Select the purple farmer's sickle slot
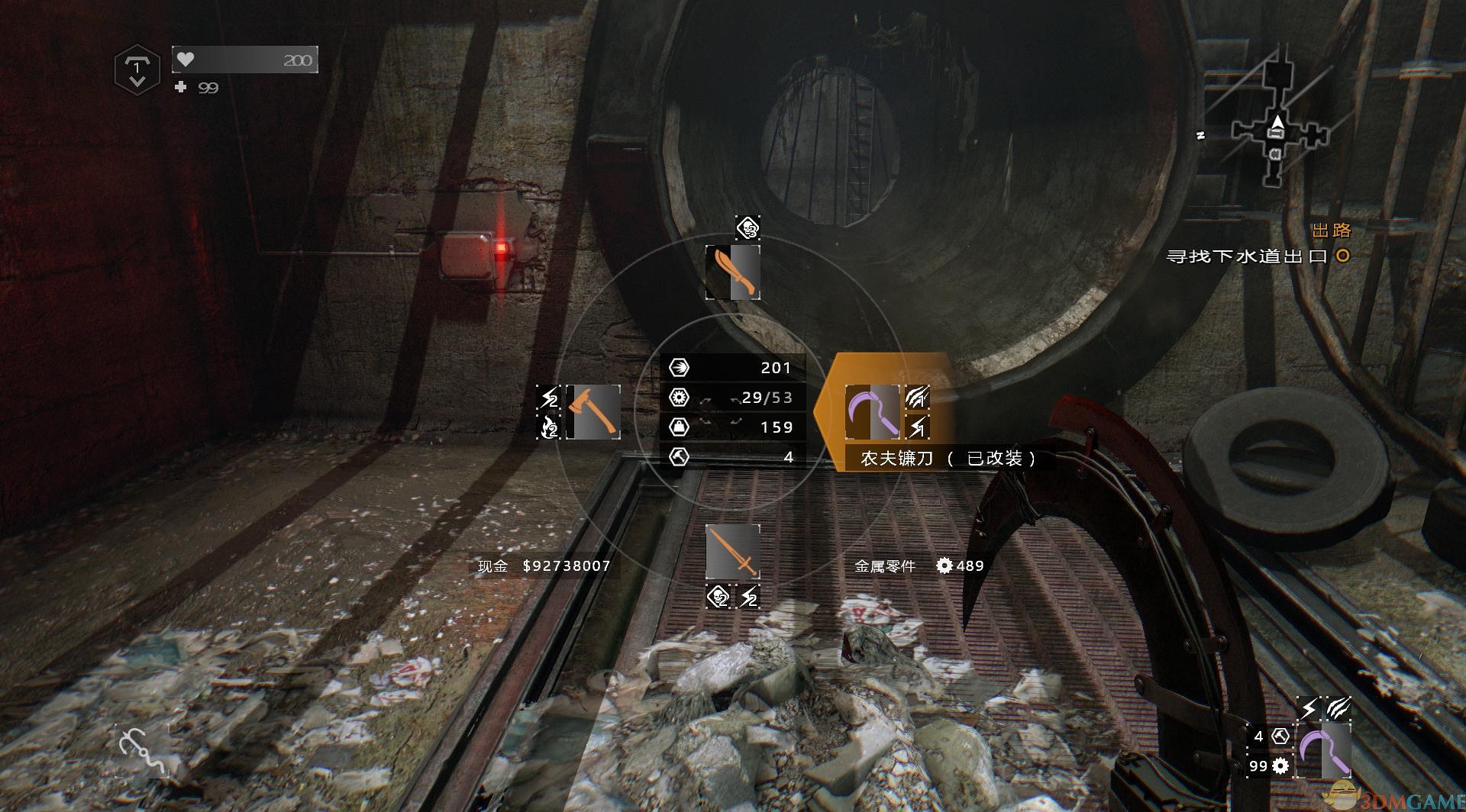Screen dimensions: 1466x812 (872, 412)
